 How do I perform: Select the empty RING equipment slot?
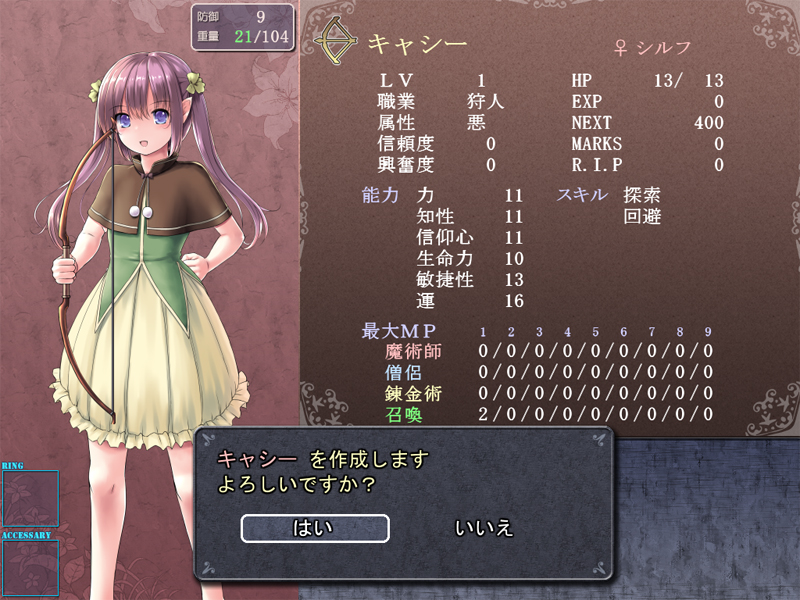(x=30, y=498)
